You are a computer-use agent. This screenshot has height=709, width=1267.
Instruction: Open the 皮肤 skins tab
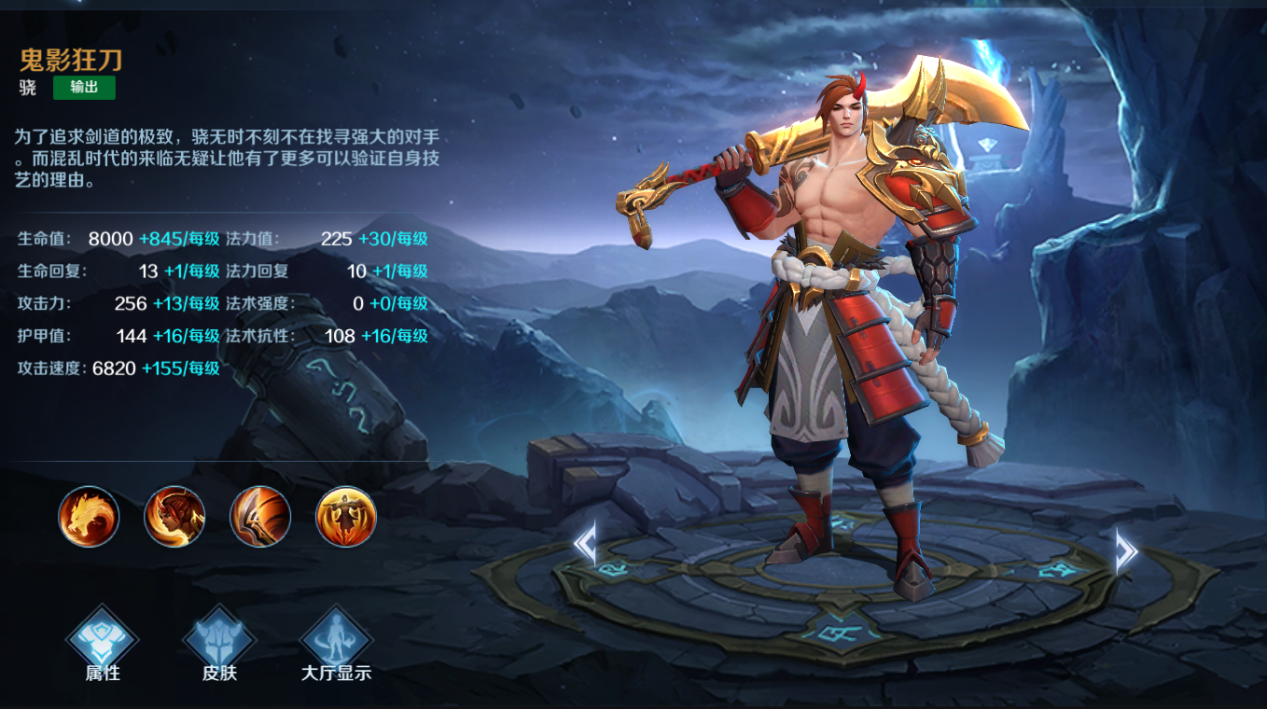click(220, 643)
